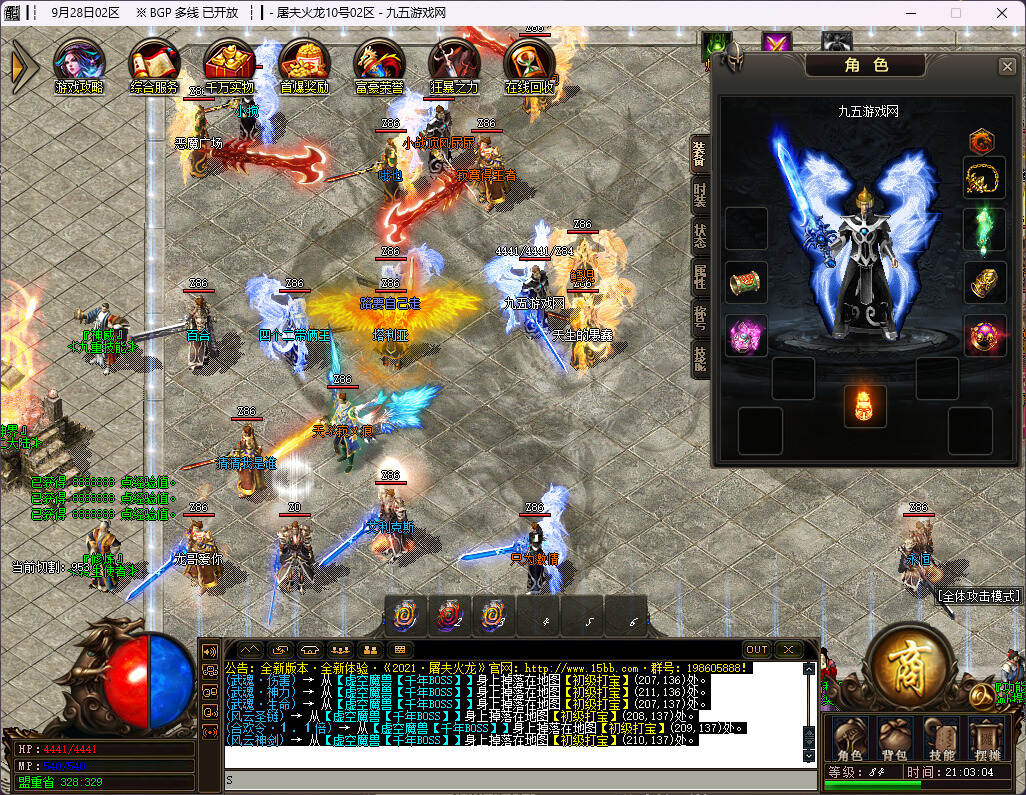The image size is (1026, 795).
Task: Click the OUT button above the chat
Action: pos(757,649)
